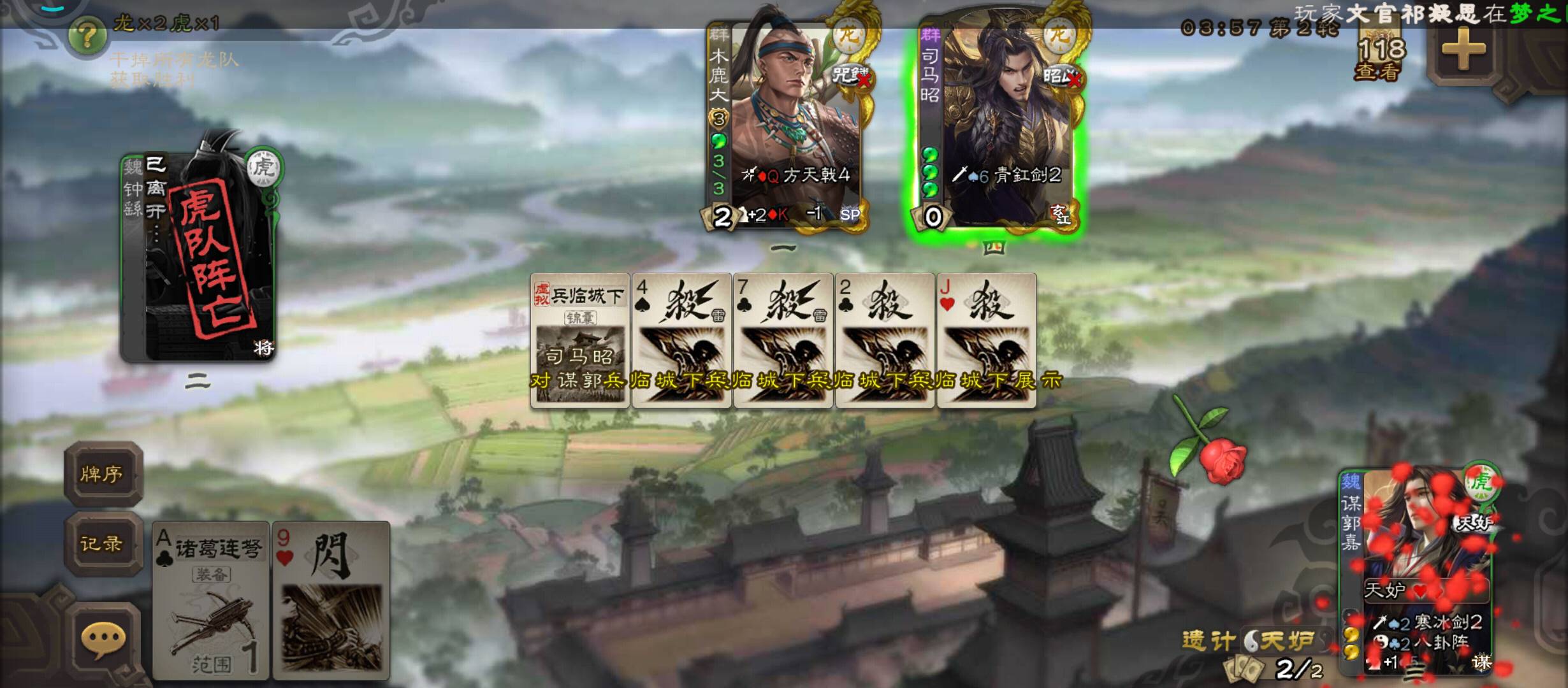Inspect the 7 of clubs thunder 杀 card
This screenshot has height=688, width=1568.
coord(784,341)
